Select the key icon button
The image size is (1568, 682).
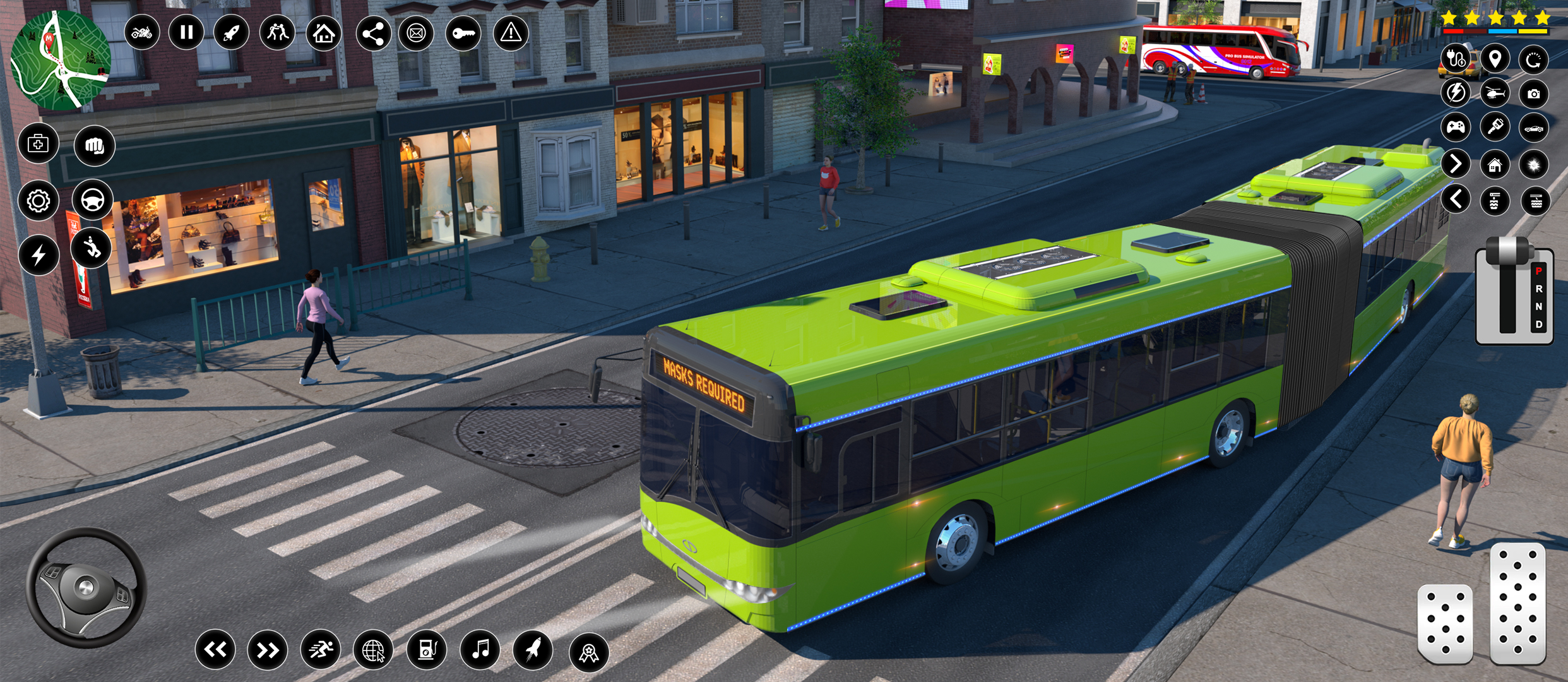(x=463, y=33)
